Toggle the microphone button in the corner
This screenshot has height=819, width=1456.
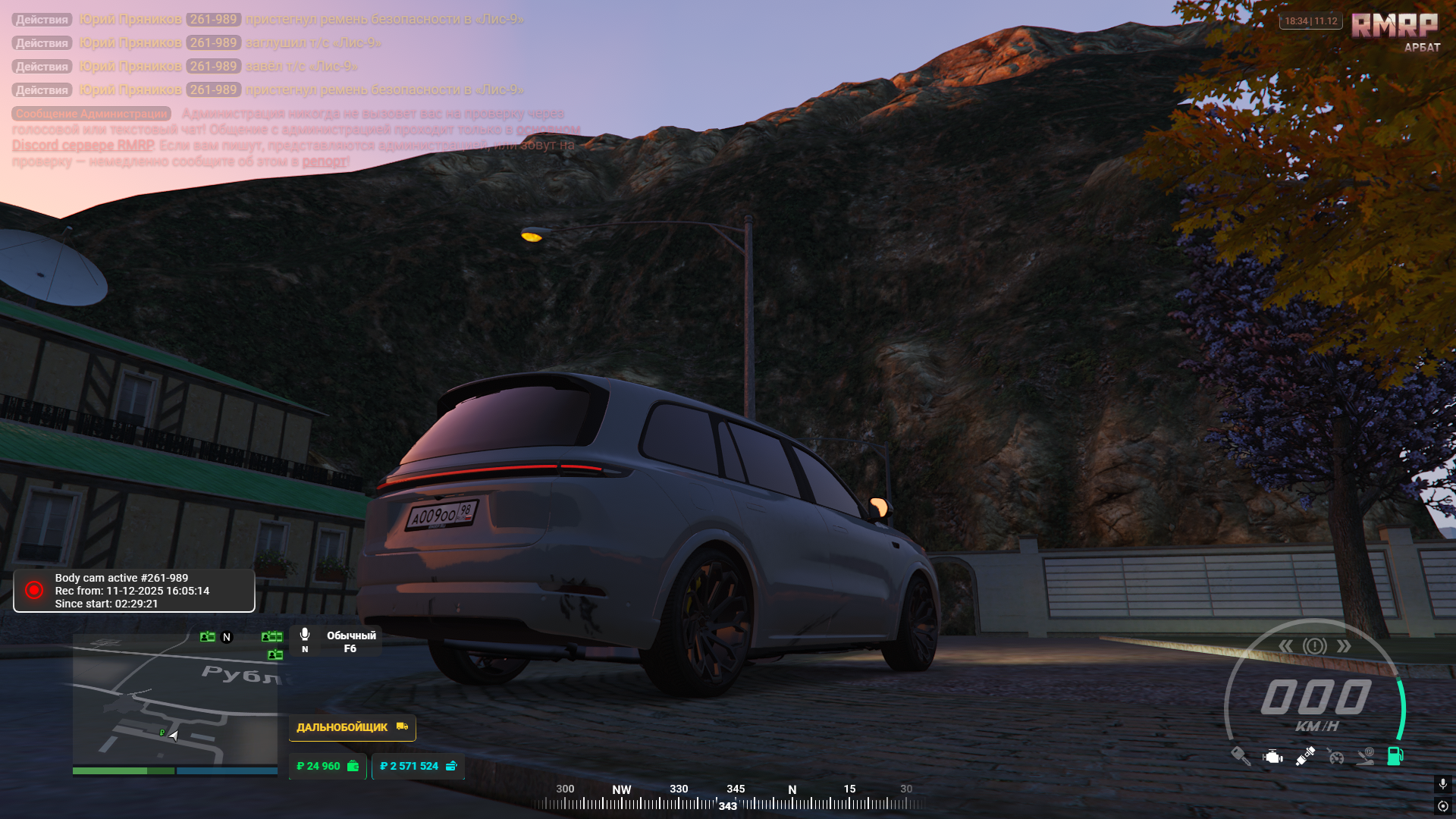(x=1443, y=783)
